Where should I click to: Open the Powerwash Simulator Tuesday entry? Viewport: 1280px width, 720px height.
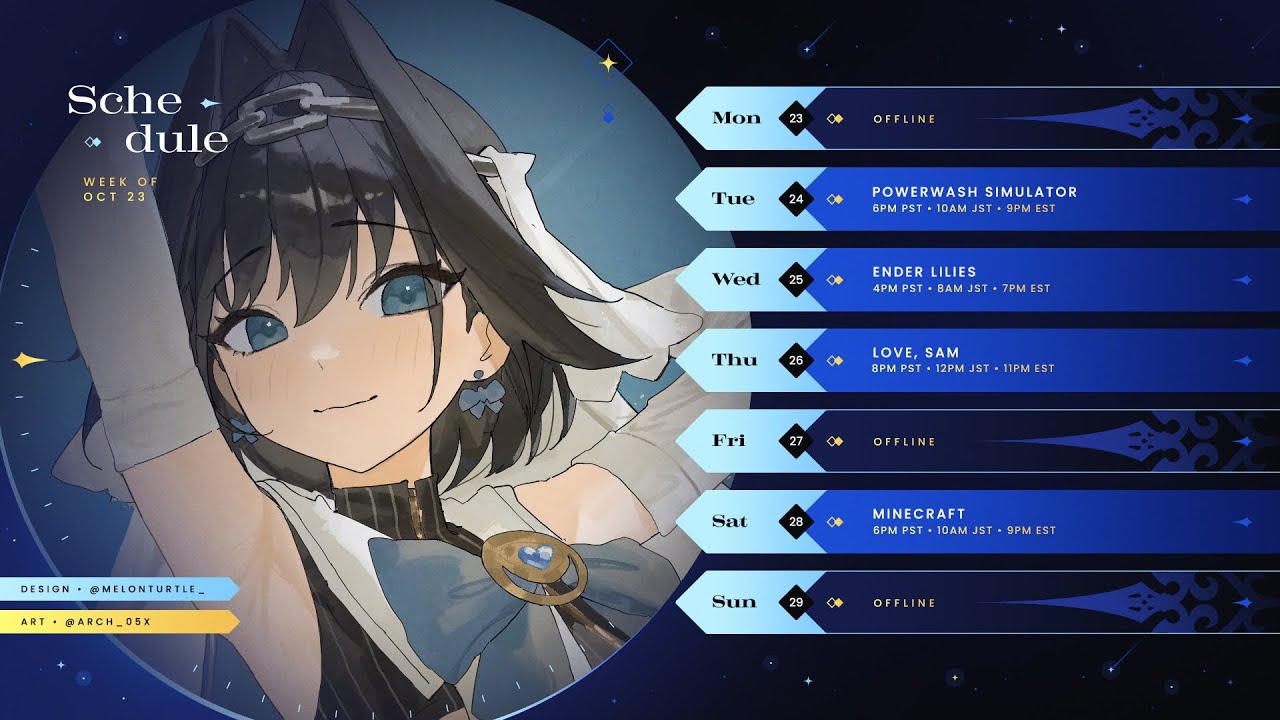click(975, 199)
